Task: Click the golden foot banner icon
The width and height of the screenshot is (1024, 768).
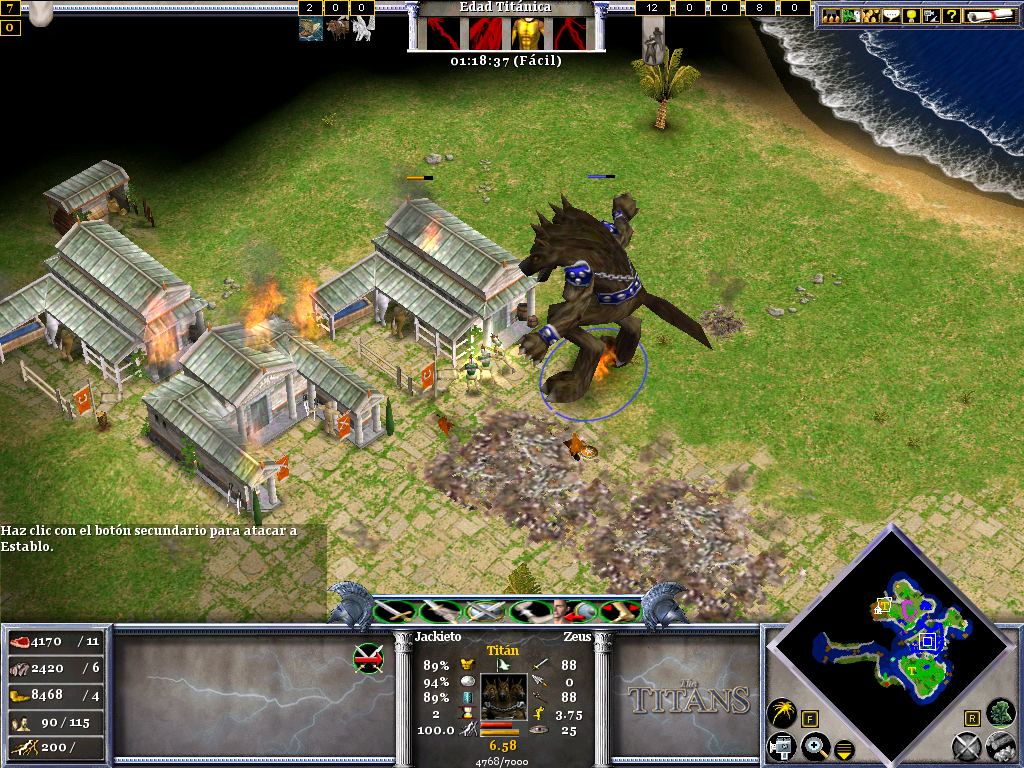Action: coord(621,610)
